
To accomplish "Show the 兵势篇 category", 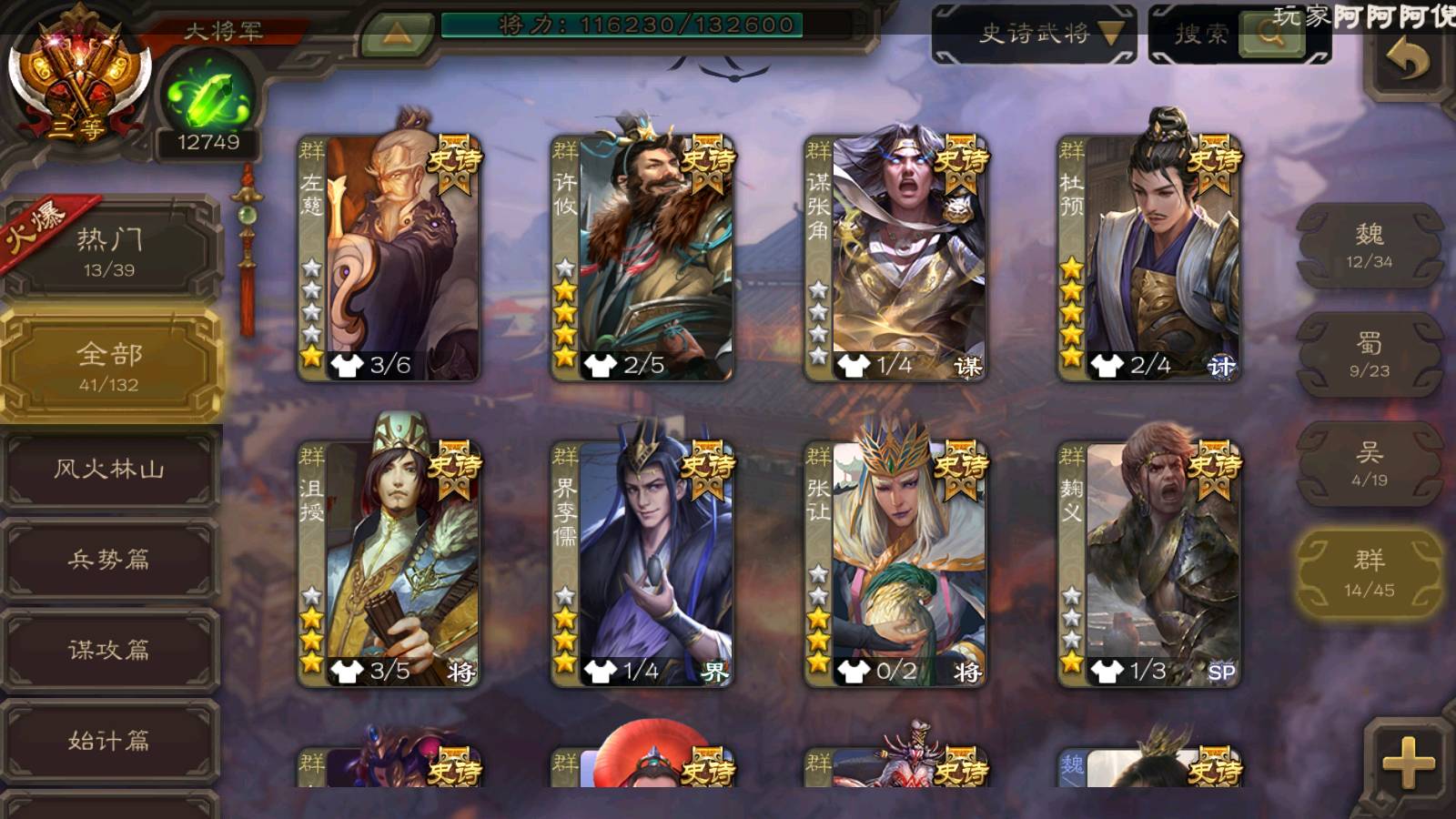I will [110, 559].
